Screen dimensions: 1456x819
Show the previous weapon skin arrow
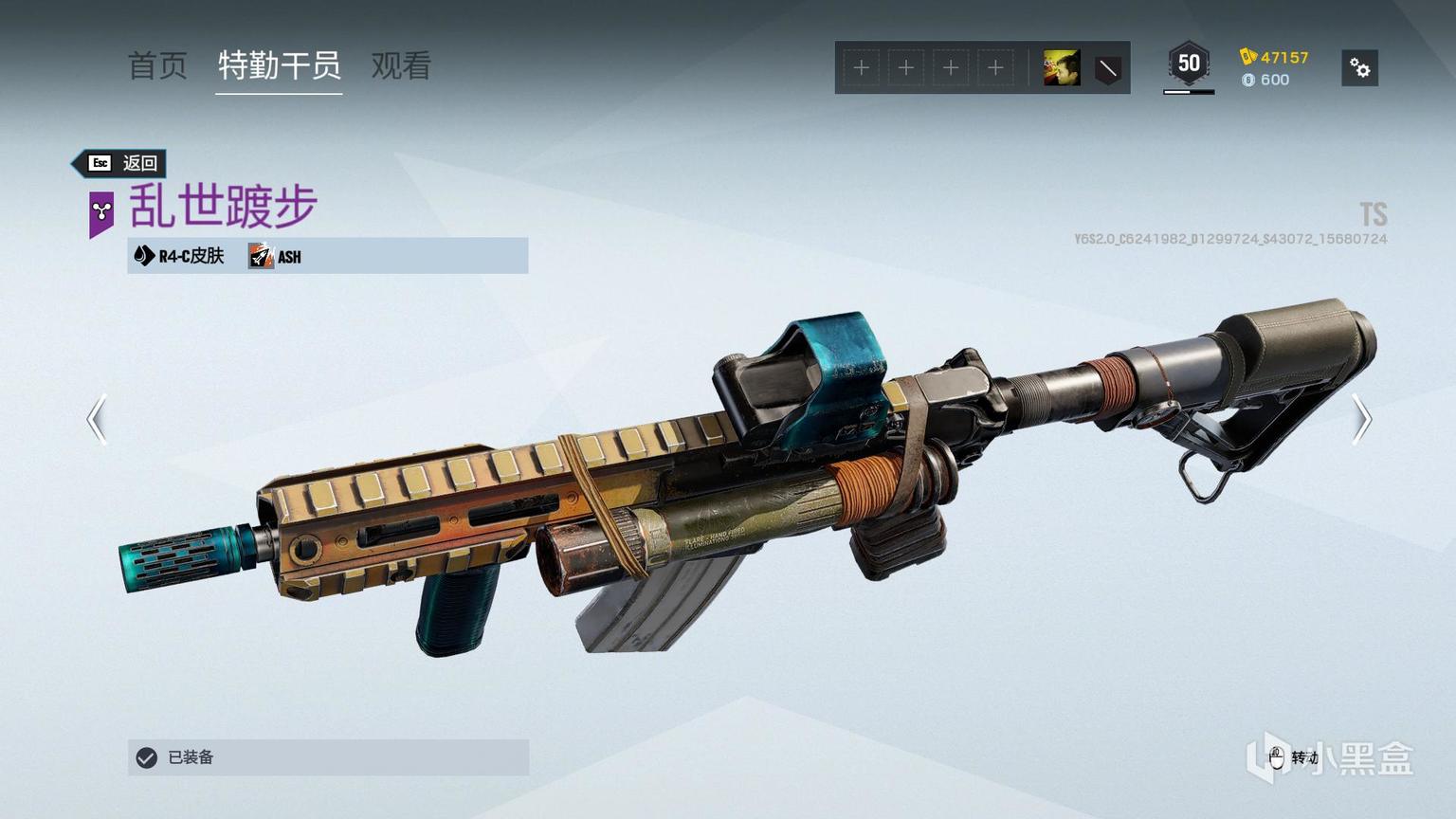click(97, 419)
